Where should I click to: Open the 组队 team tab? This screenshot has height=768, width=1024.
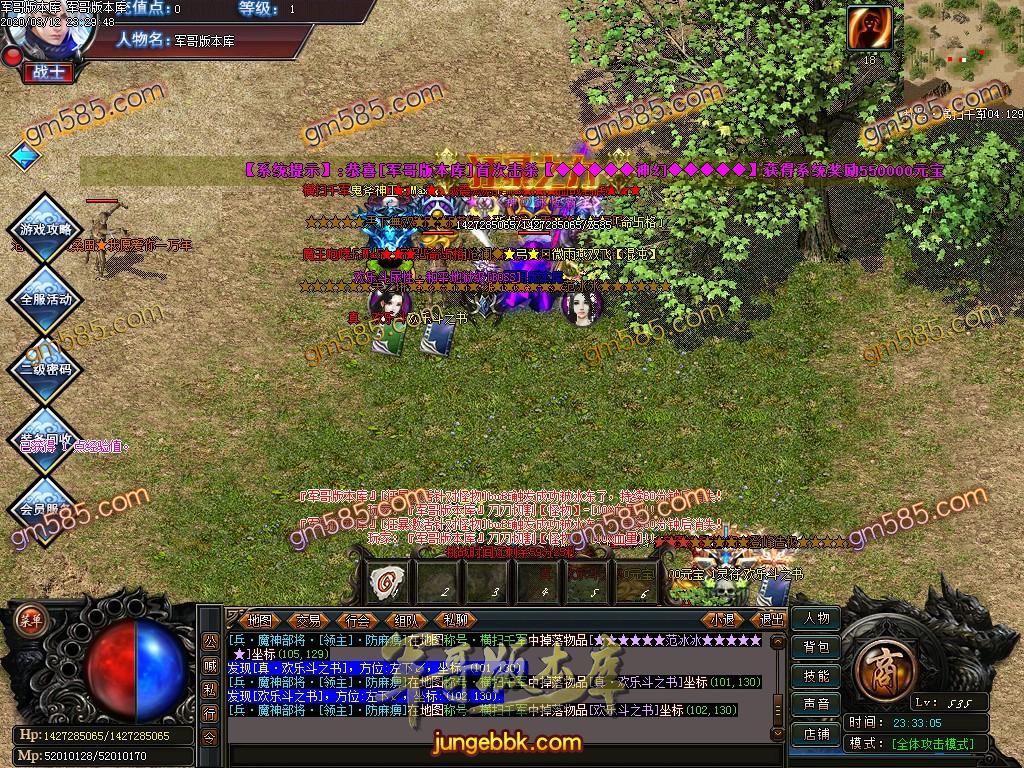click(x=406, y=620)
